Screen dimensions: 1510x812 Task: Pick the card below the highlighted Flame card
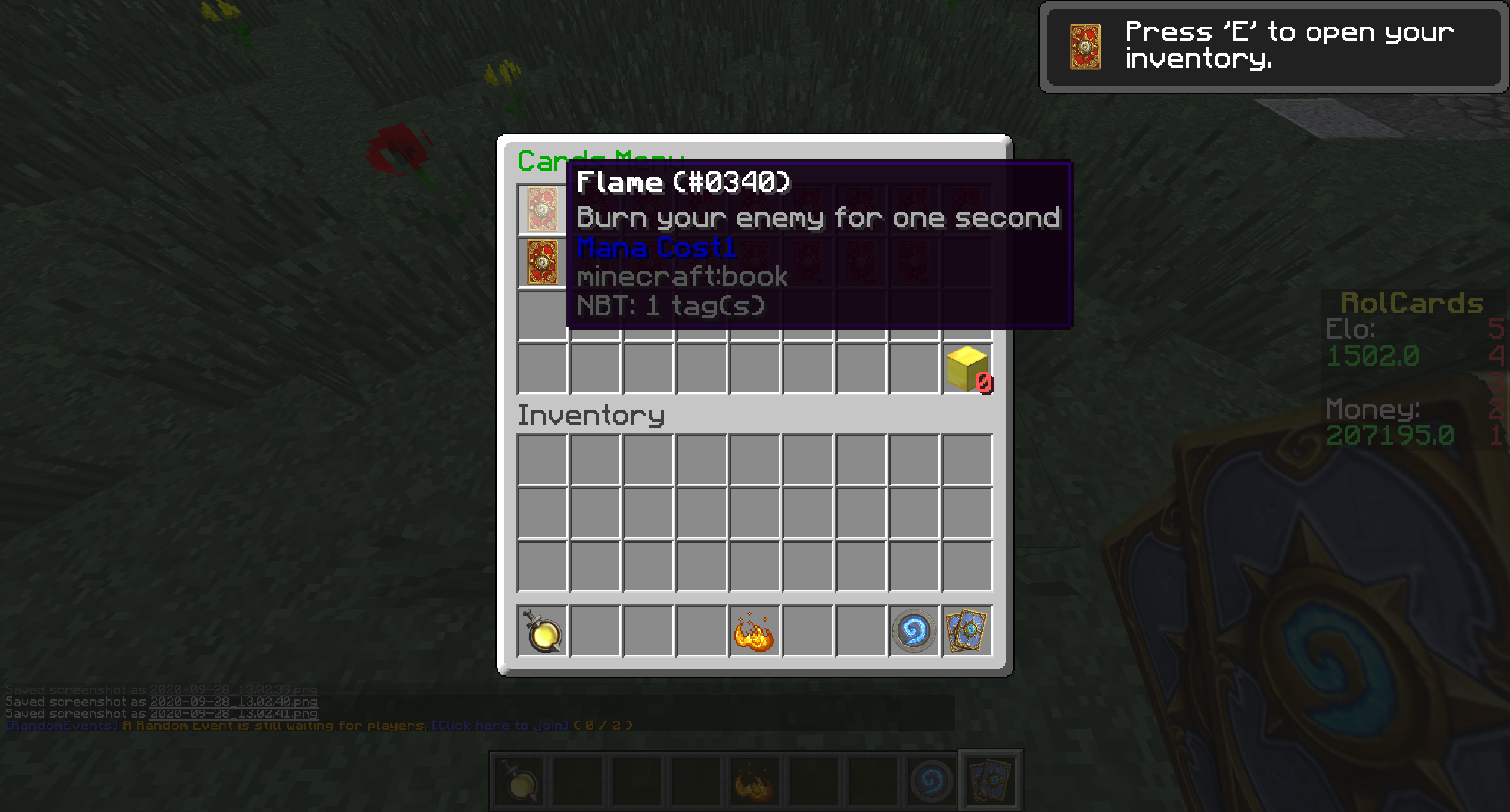pyautogui.click(x=542, y=262)
